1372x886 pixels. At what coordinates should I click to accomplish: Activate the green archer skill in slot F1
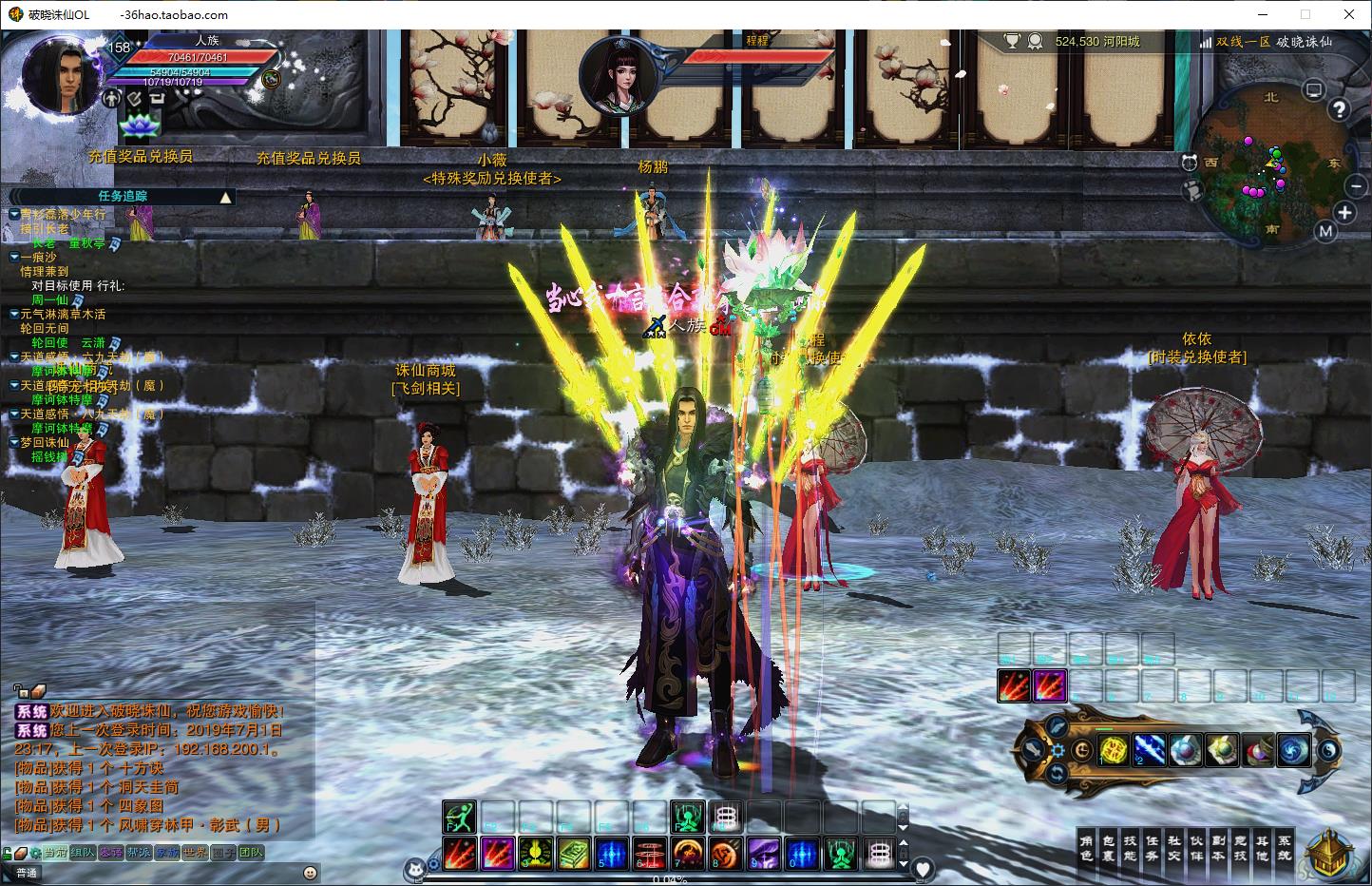coord(460,817)
